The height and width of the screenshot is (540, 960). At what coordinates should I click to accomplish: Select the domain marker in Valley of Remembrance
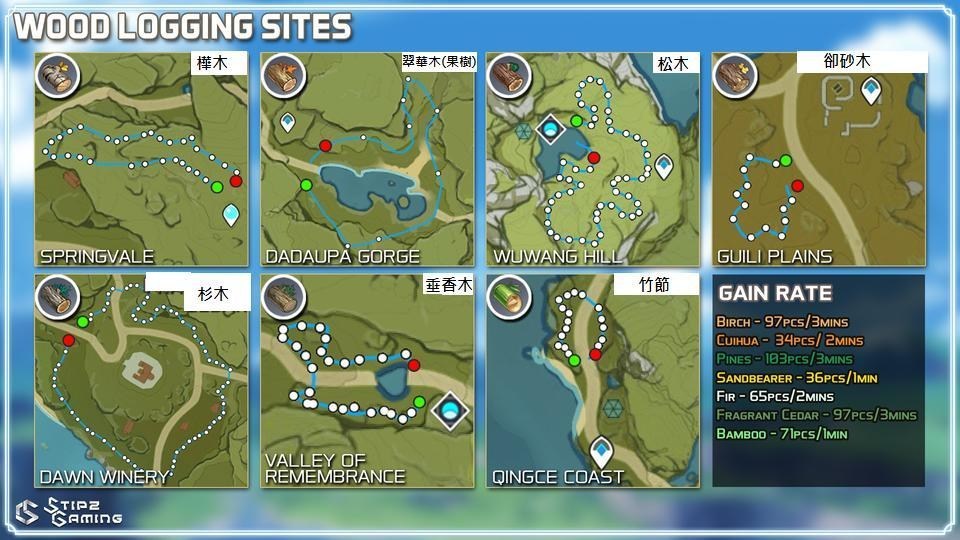point(450,408)
